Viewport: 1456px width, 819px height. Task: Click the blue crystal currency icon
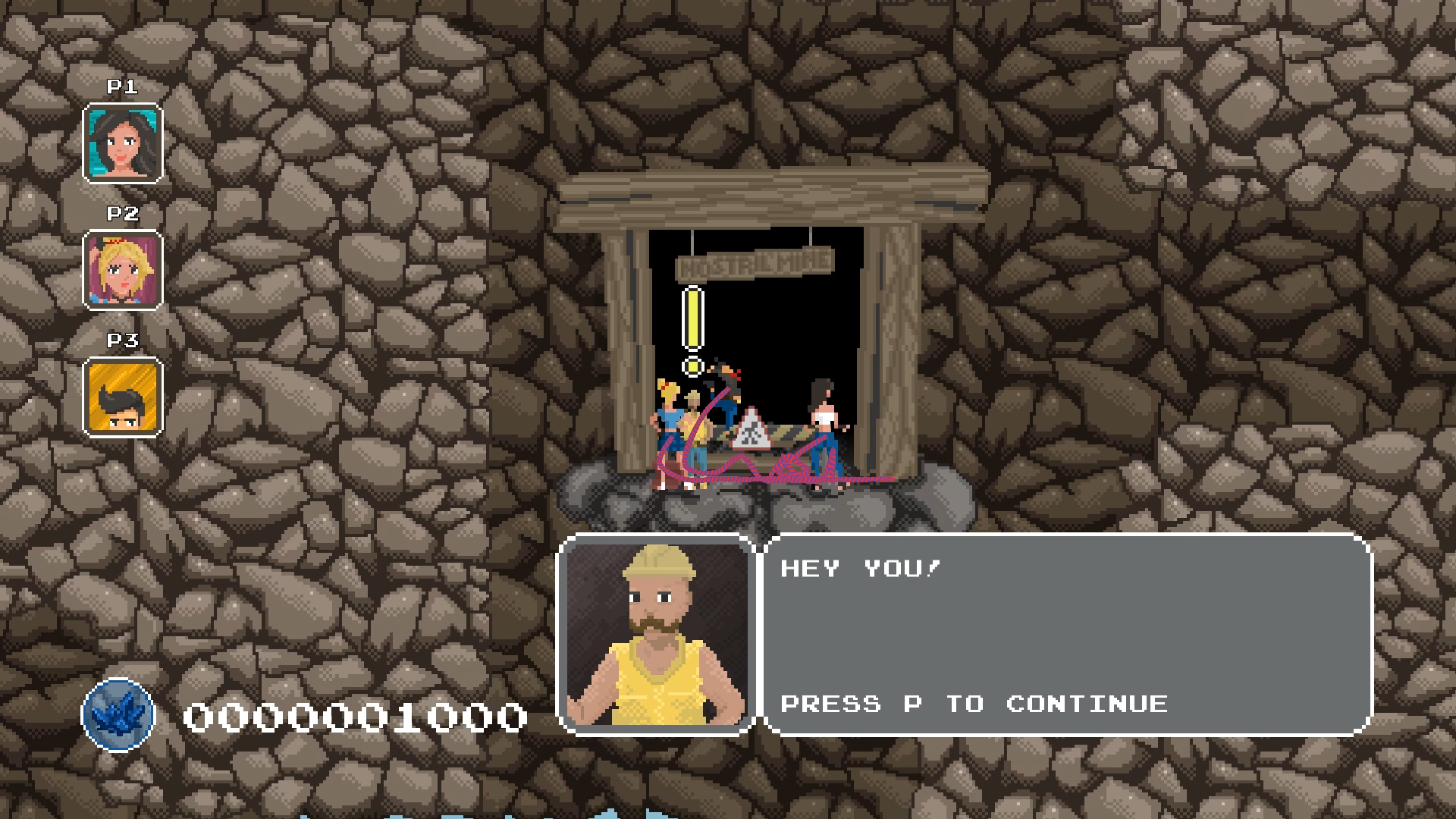click(118, 715)
